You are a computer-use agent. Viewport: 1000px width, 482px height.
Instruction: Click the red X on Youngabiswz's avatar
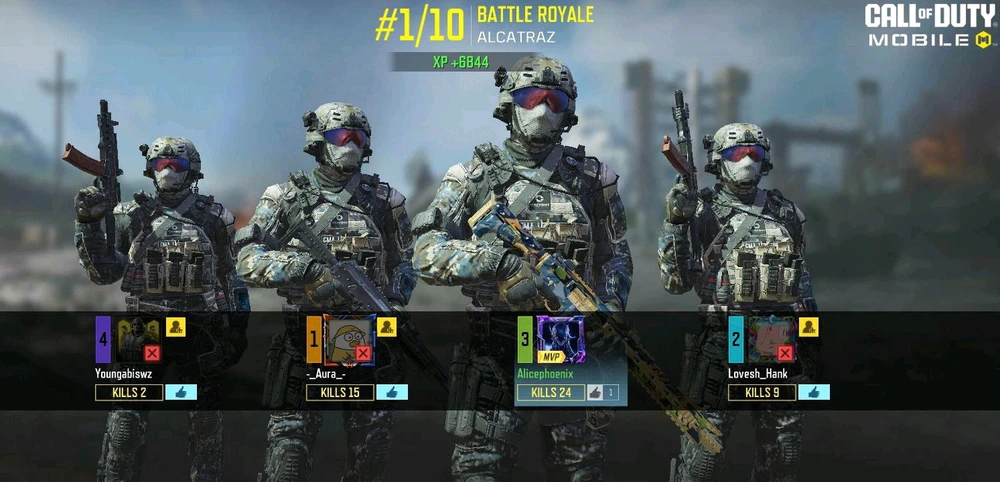(x=152, y=353)
